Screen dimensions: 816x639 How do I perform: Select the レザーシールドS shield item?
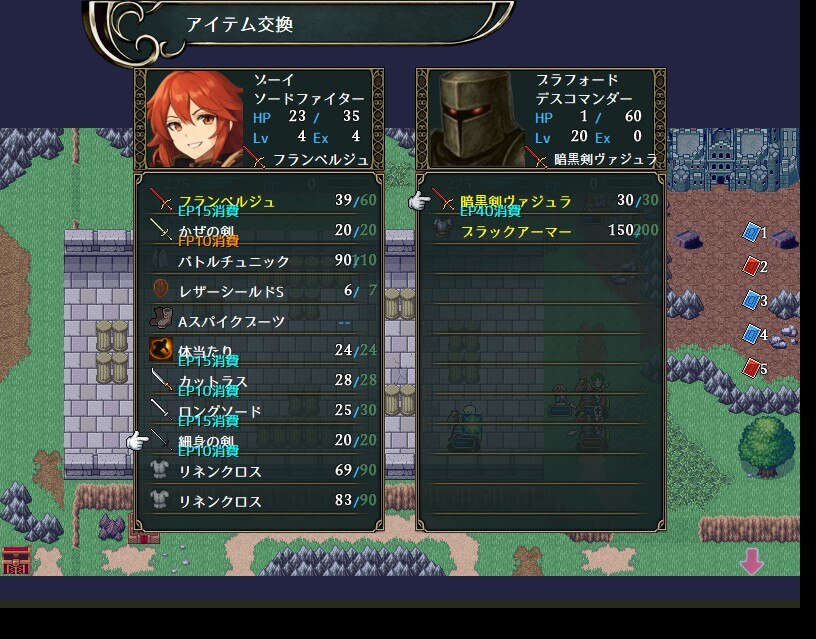tap(260, 291)
